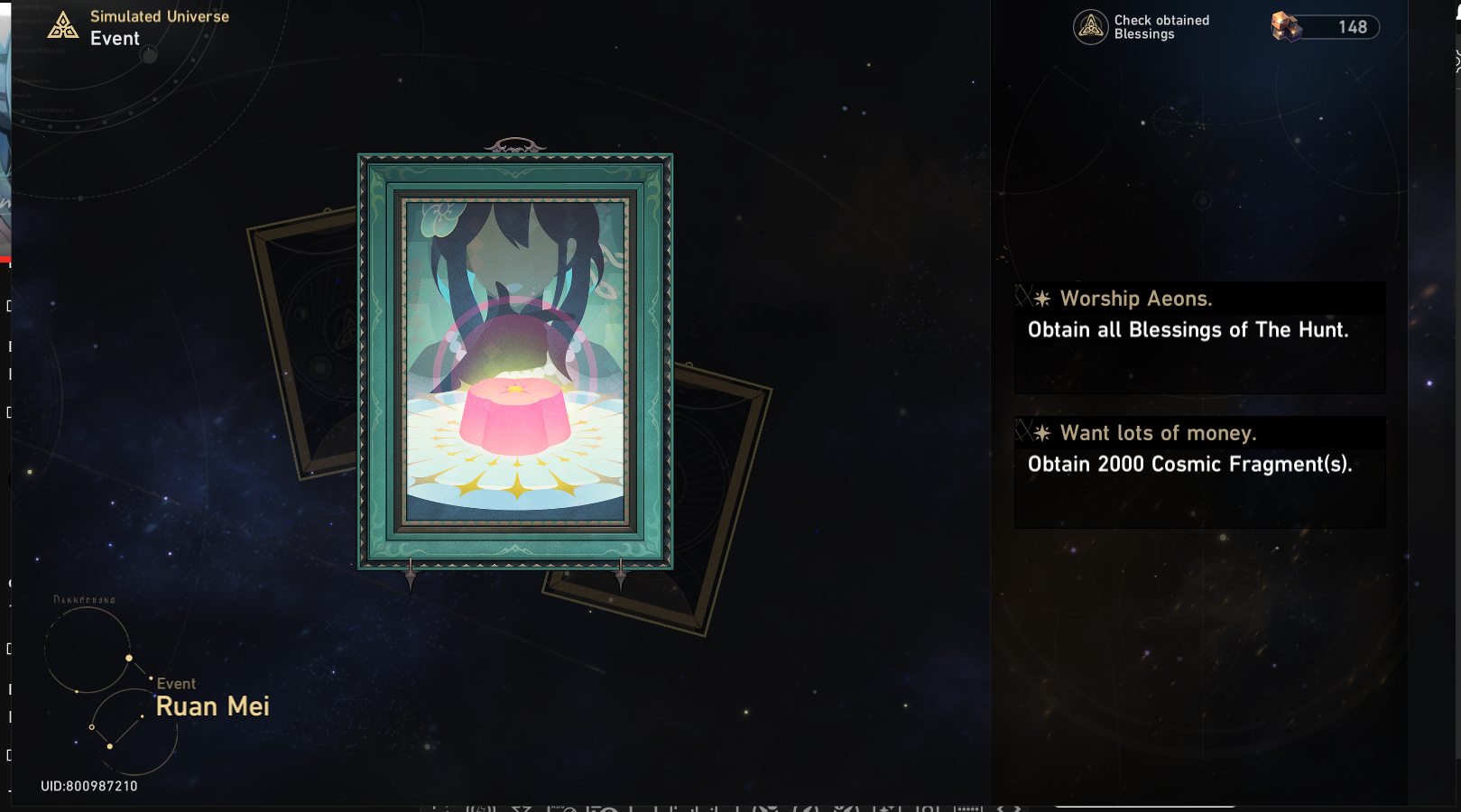
Task: Open Check obtained Blessings
Action: 1142,27
